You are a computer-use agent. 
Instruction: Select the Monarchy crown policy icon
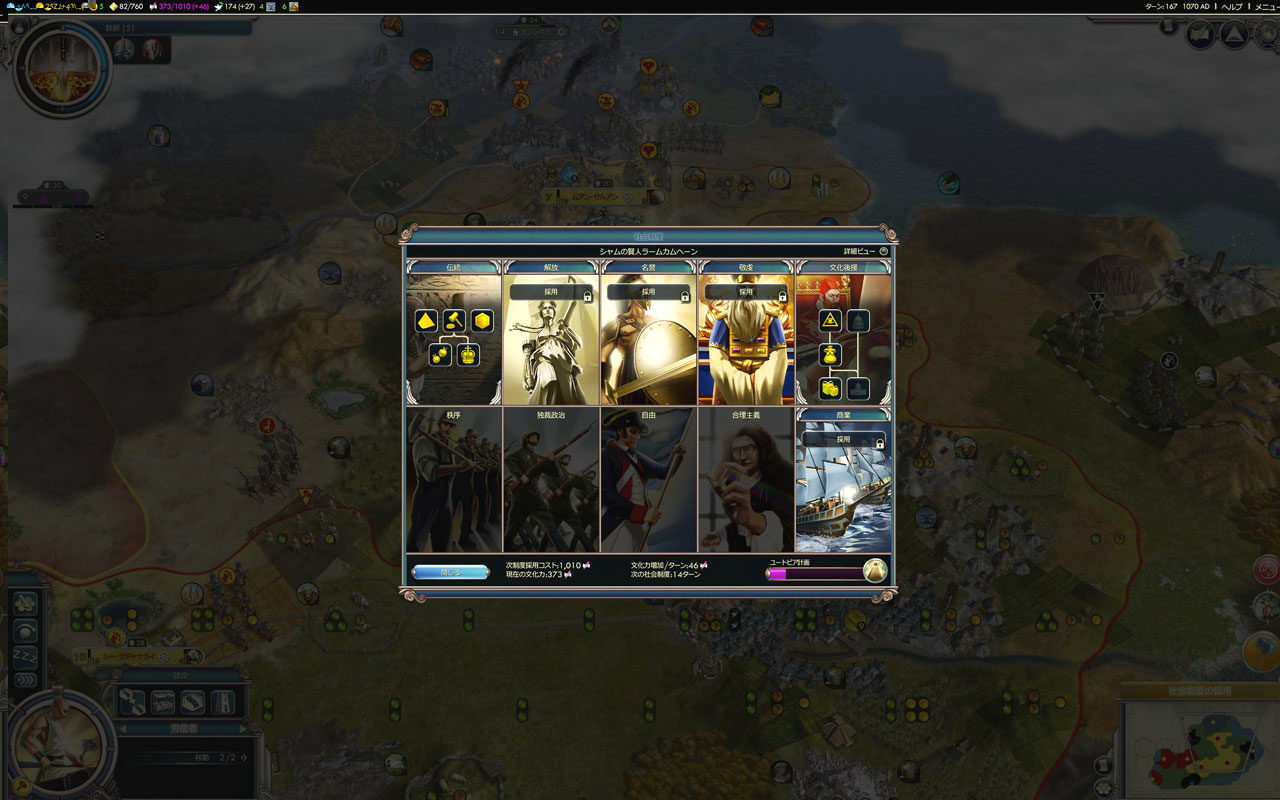(x=468, y=355)
